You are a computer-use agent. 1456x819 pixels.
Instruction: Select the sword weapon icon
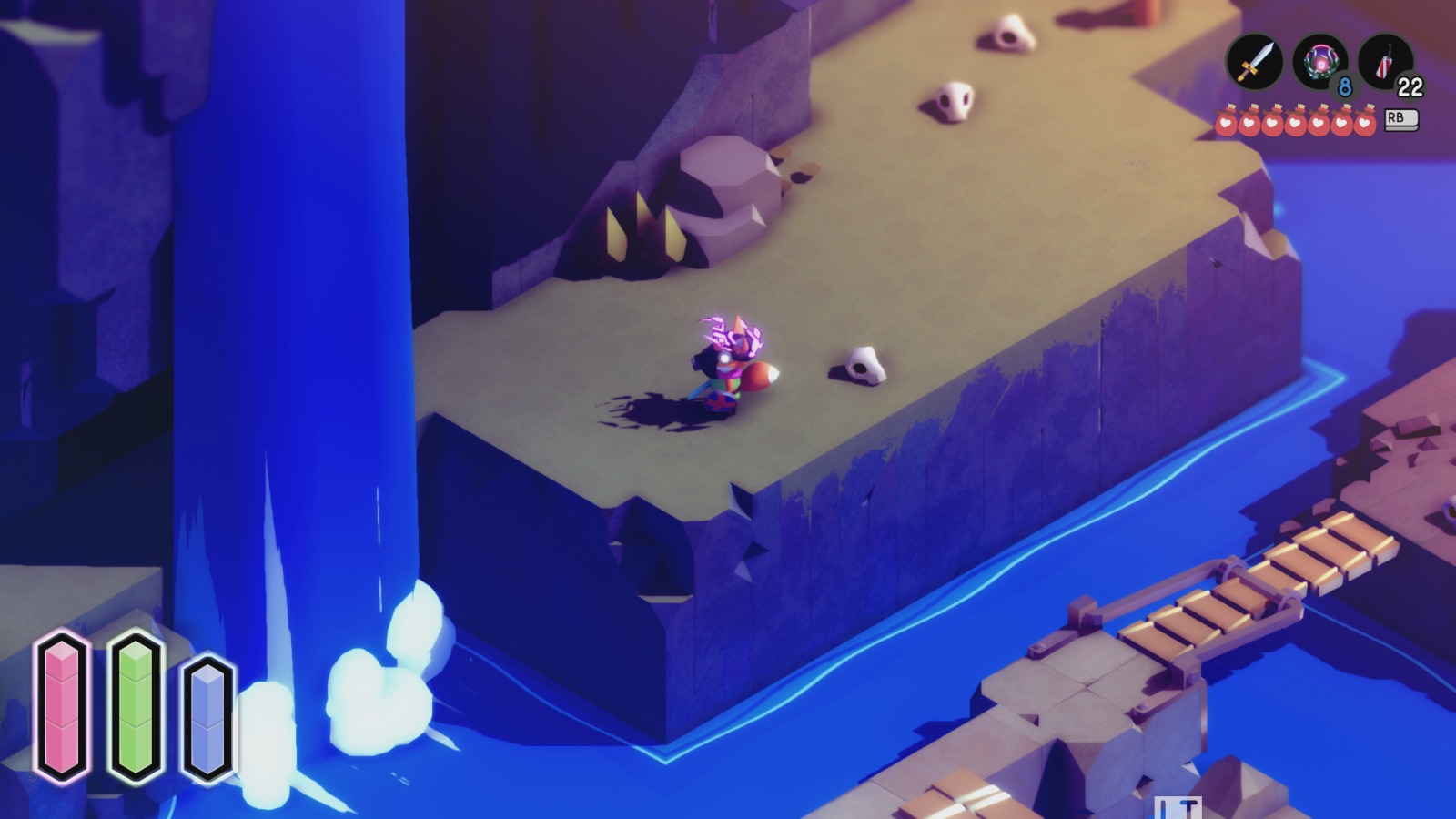(1254, 60)
